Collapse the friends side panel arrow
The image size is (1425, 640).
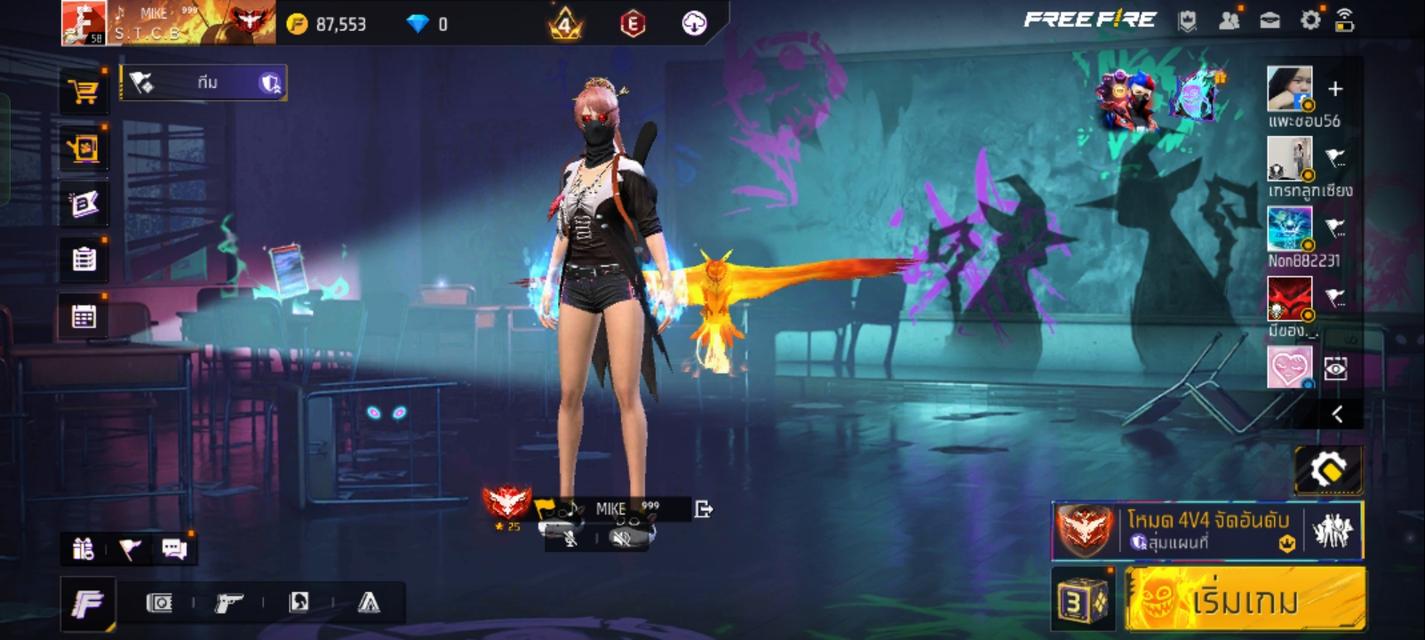point(1337,415)
